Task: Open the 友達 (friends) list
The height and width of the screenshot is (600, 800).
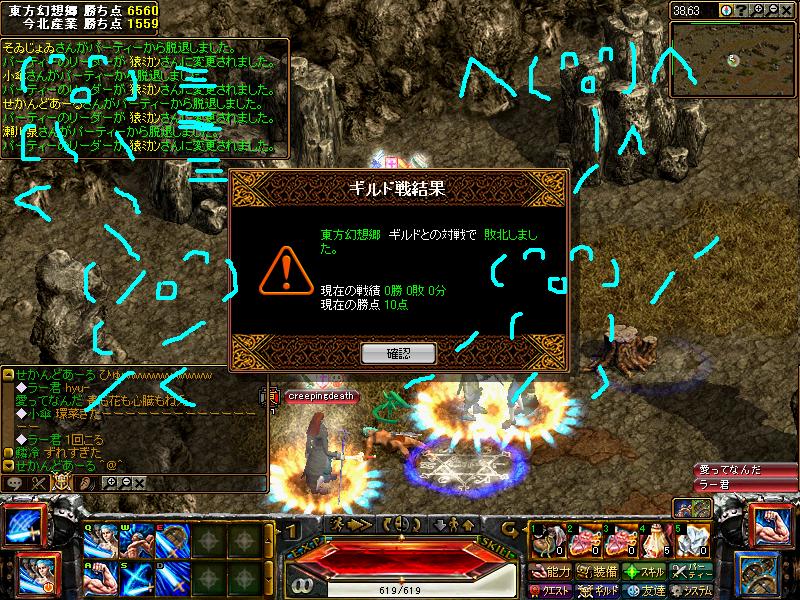Action: 645,590
